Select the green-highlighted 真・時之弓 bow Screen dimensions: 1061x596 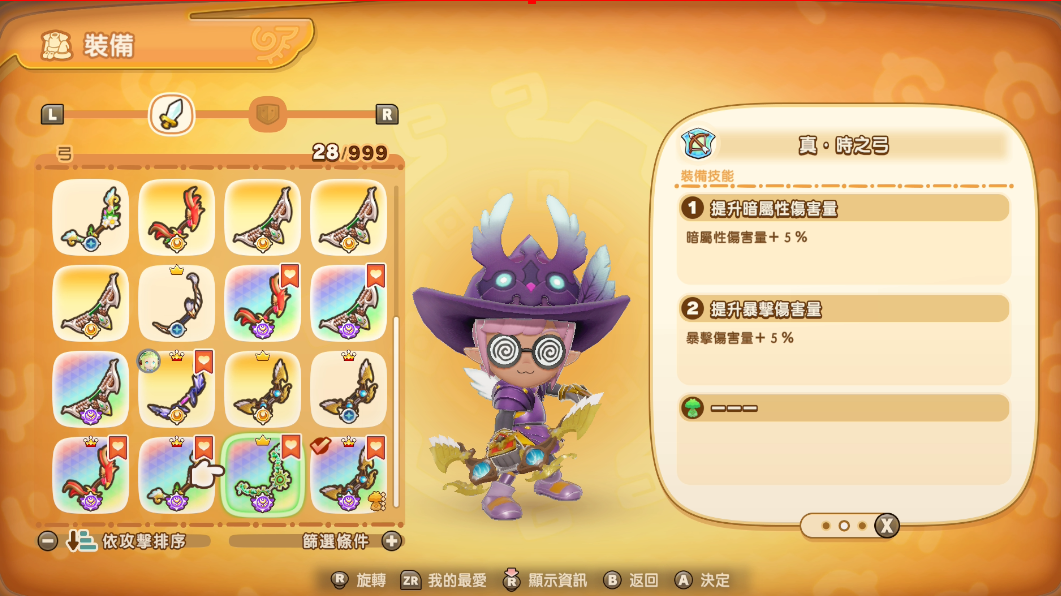click(262, 475)
